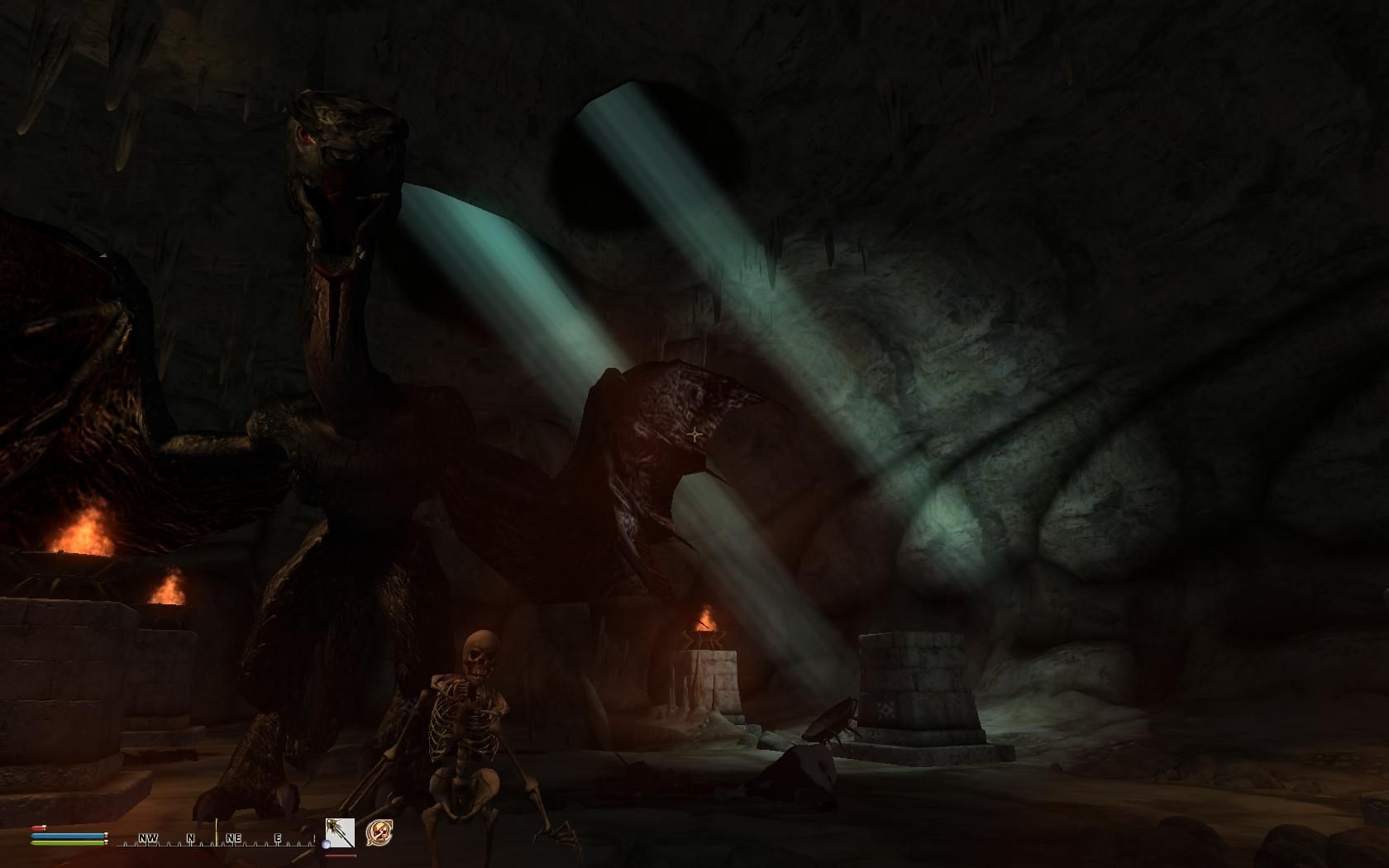This screenshot has width=1389, height=868.
Task: Click the active spell icon
Action: 379,832
